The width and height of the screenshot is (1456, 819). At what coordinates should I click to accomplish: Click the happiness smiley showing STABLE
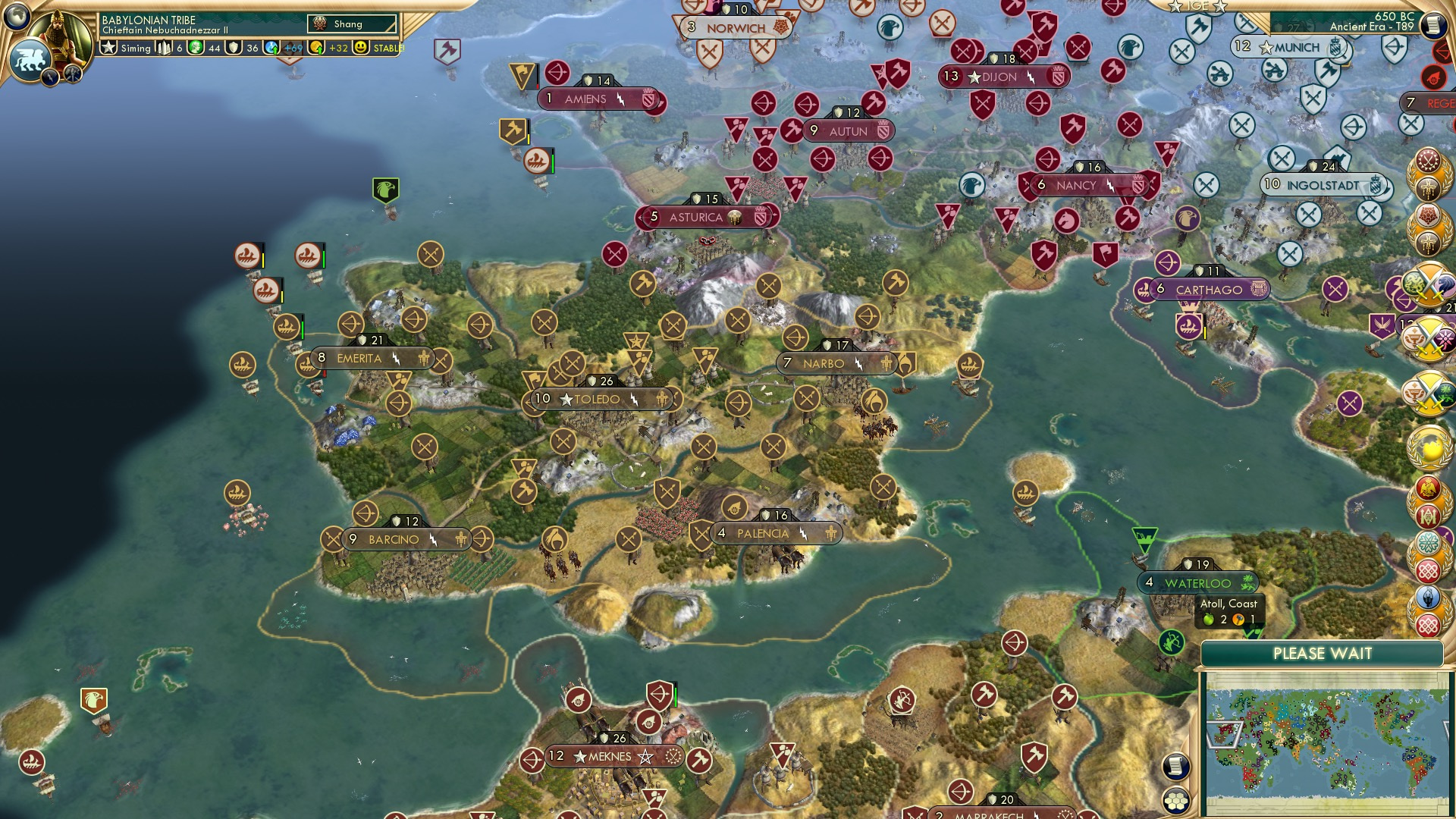click(x=361, y=48)
